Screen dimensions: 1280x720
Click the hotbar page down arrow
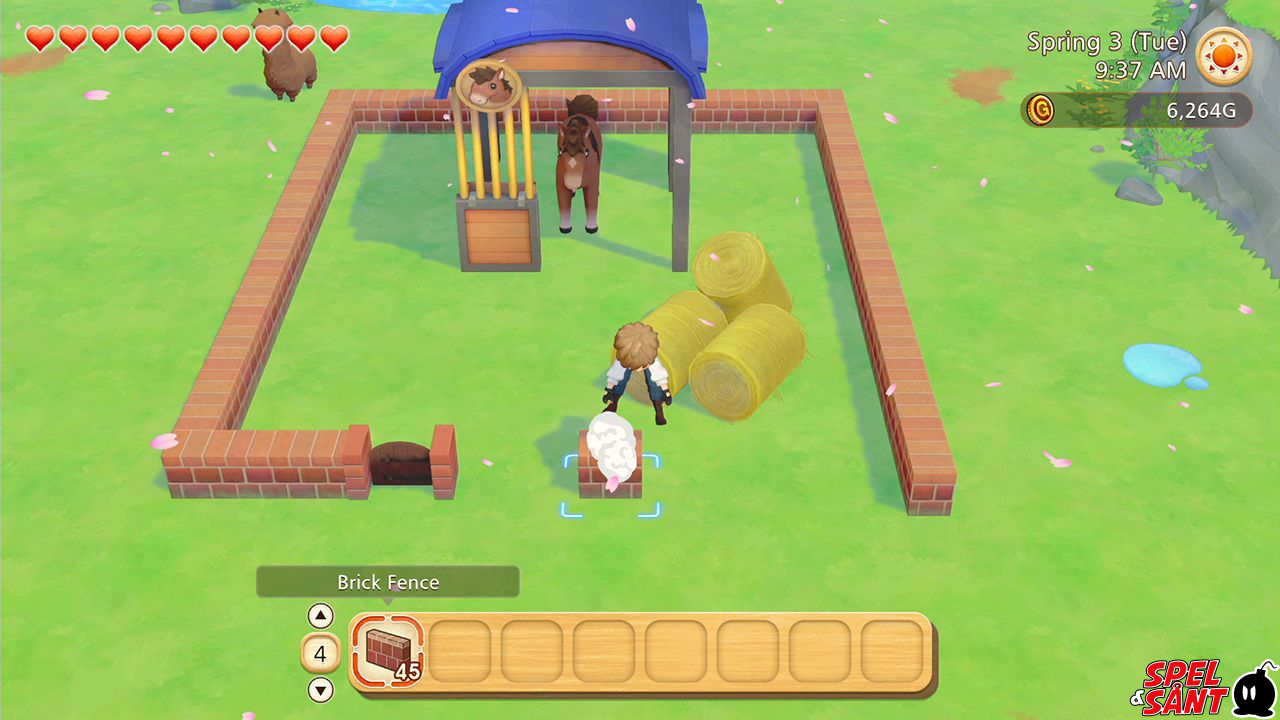point(320,690)
